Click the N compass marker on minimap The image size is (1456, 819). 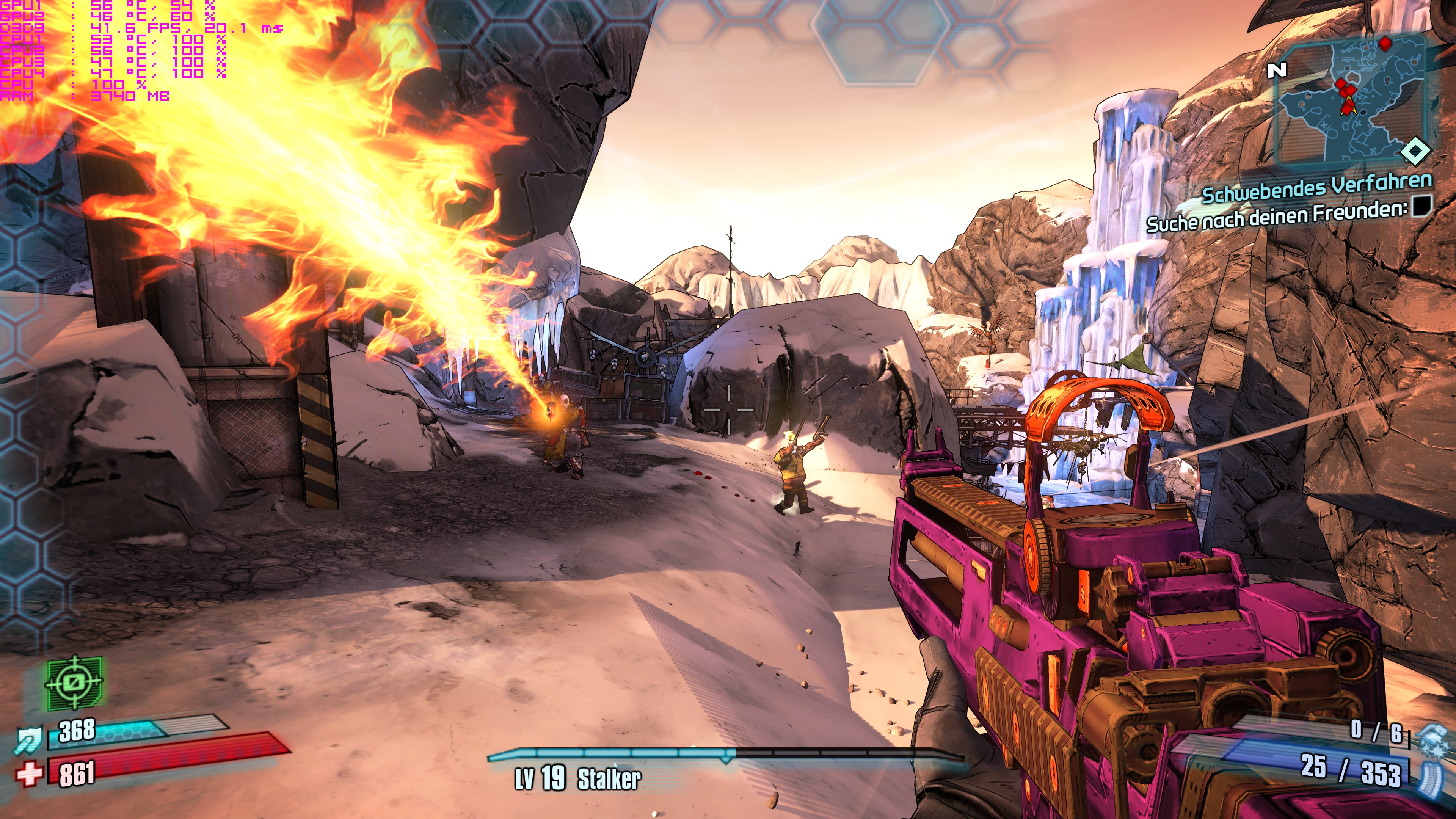(1277, 70)
